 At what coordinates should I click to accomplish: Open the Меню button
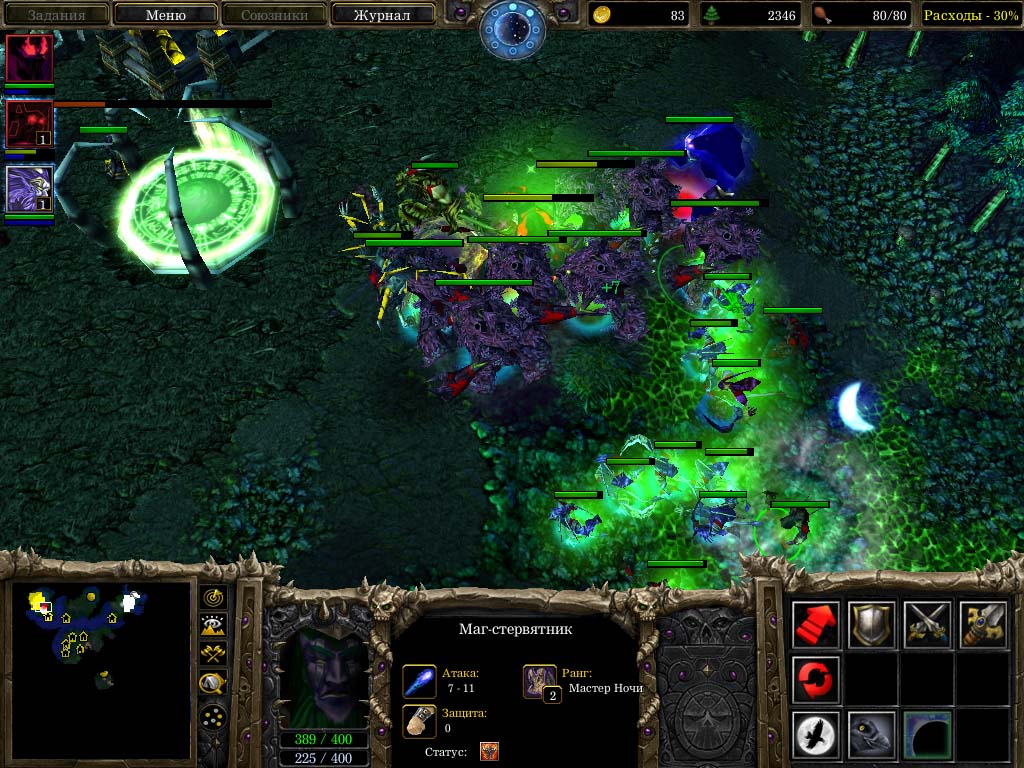(x=166, y=15)
